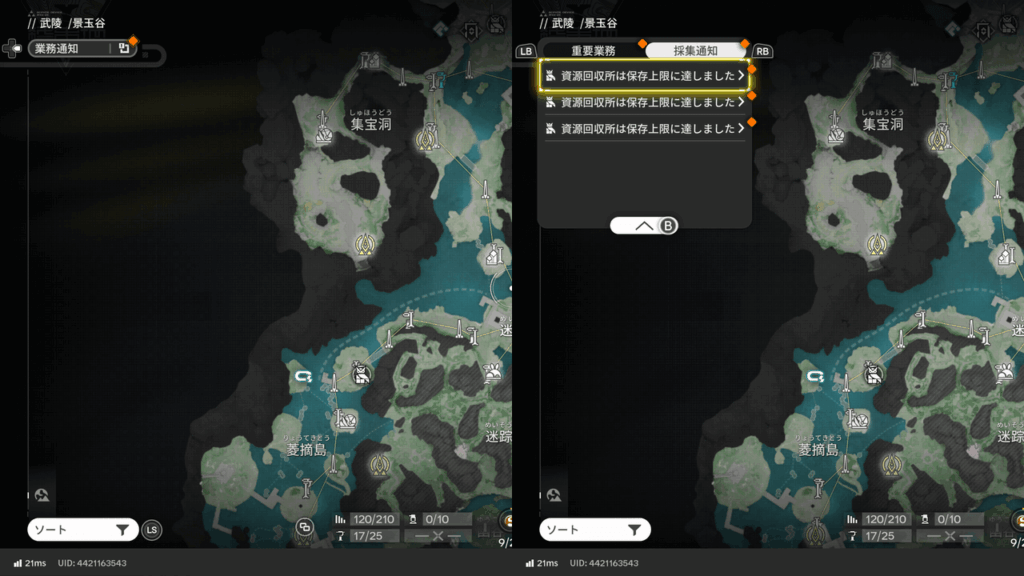This screenshot has height=576, width=1024.
Task: Collapse the notification panel with the up arrow
Action: click(644, 226)
